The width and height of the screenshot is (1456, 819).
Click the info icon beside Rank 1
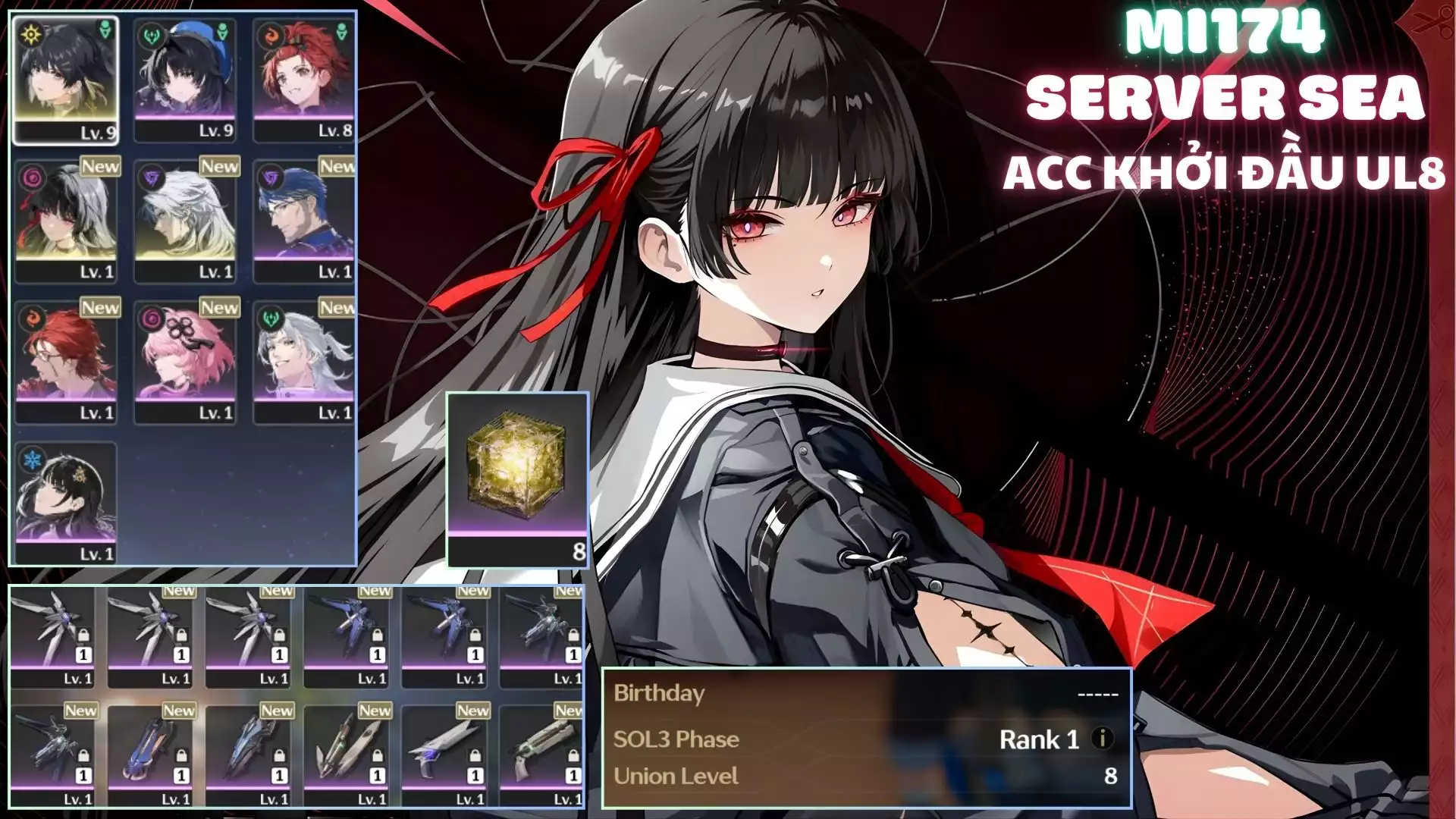[x=1102, y=738]
